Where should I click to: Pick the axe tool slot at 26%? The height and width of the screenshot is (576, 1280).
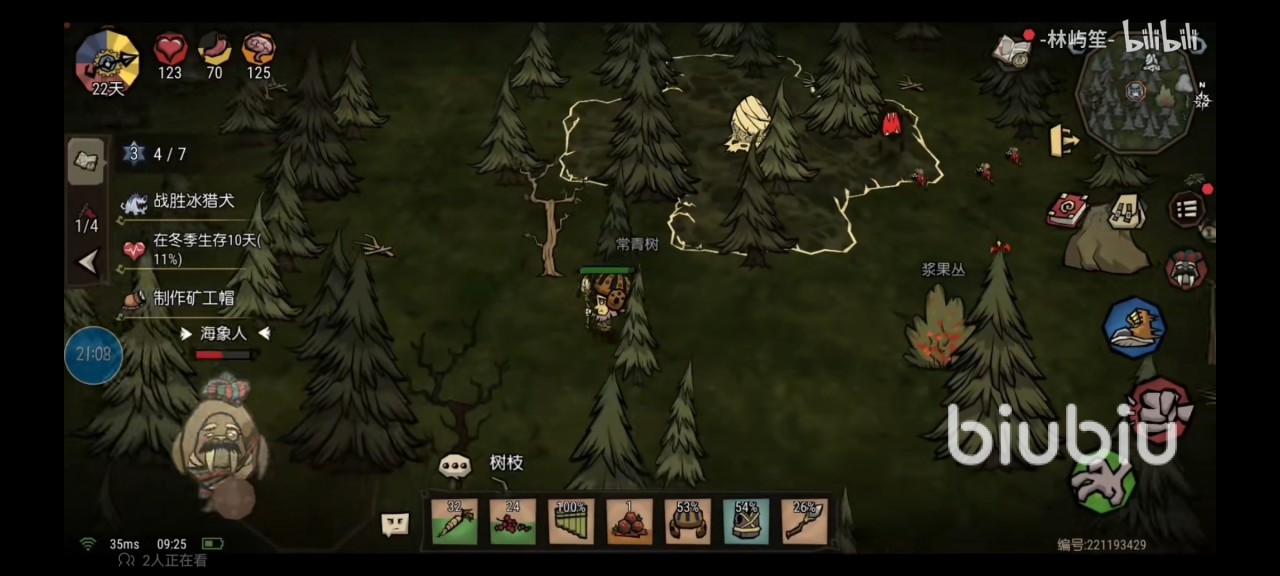coord(804,521)
